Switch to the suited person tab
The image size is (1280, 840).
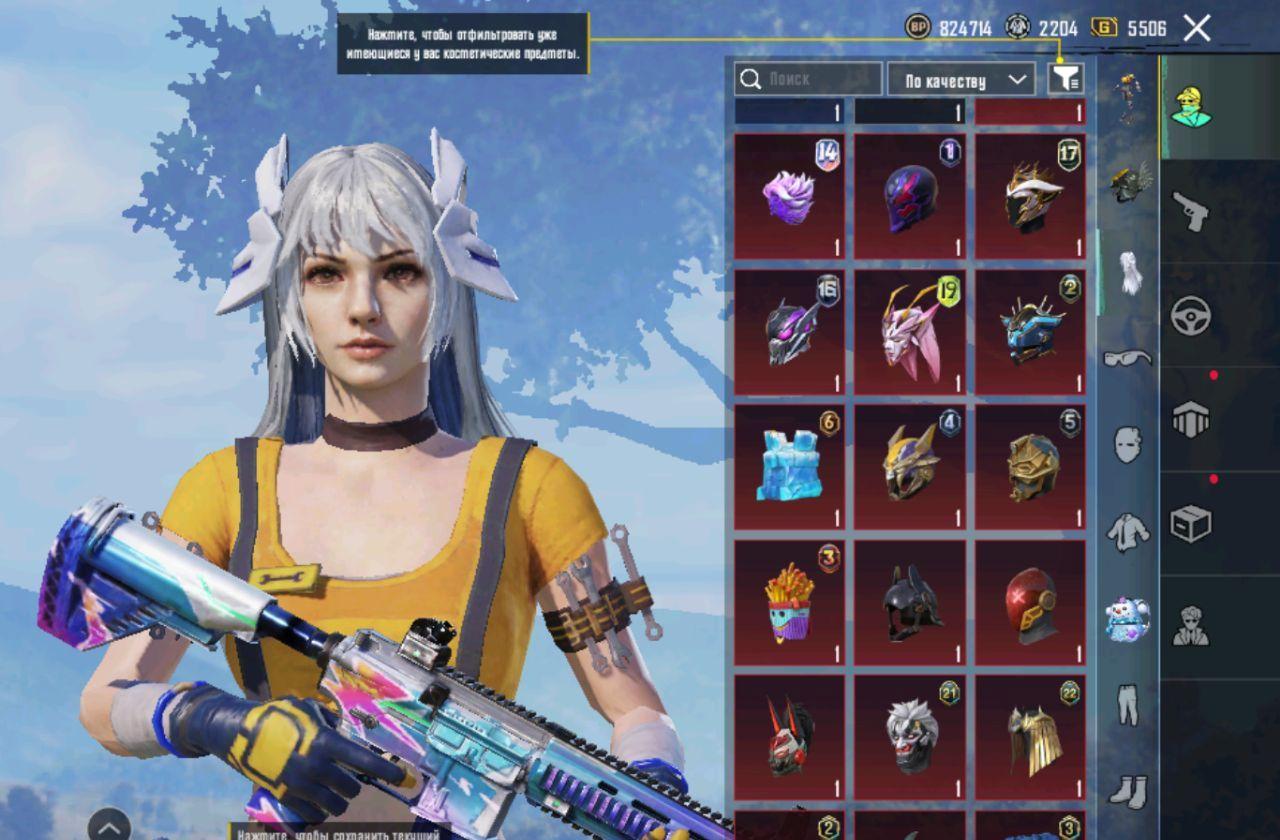[1190, 627]
